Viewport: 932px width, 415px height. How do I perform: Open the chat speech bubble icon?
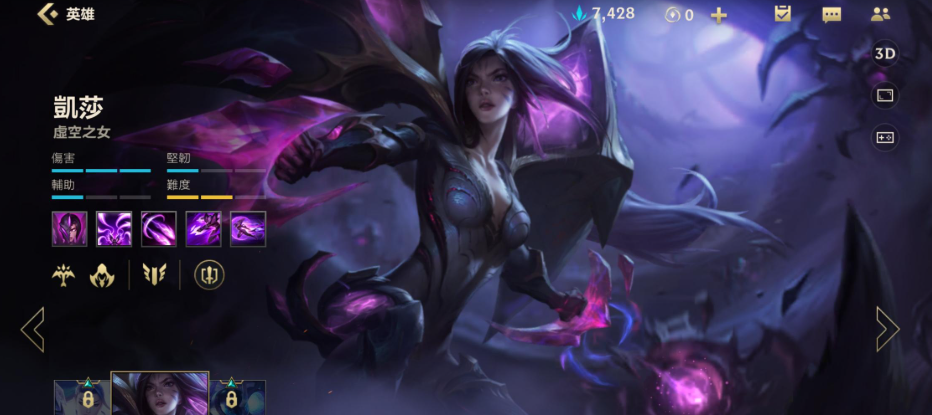(831, 14)
